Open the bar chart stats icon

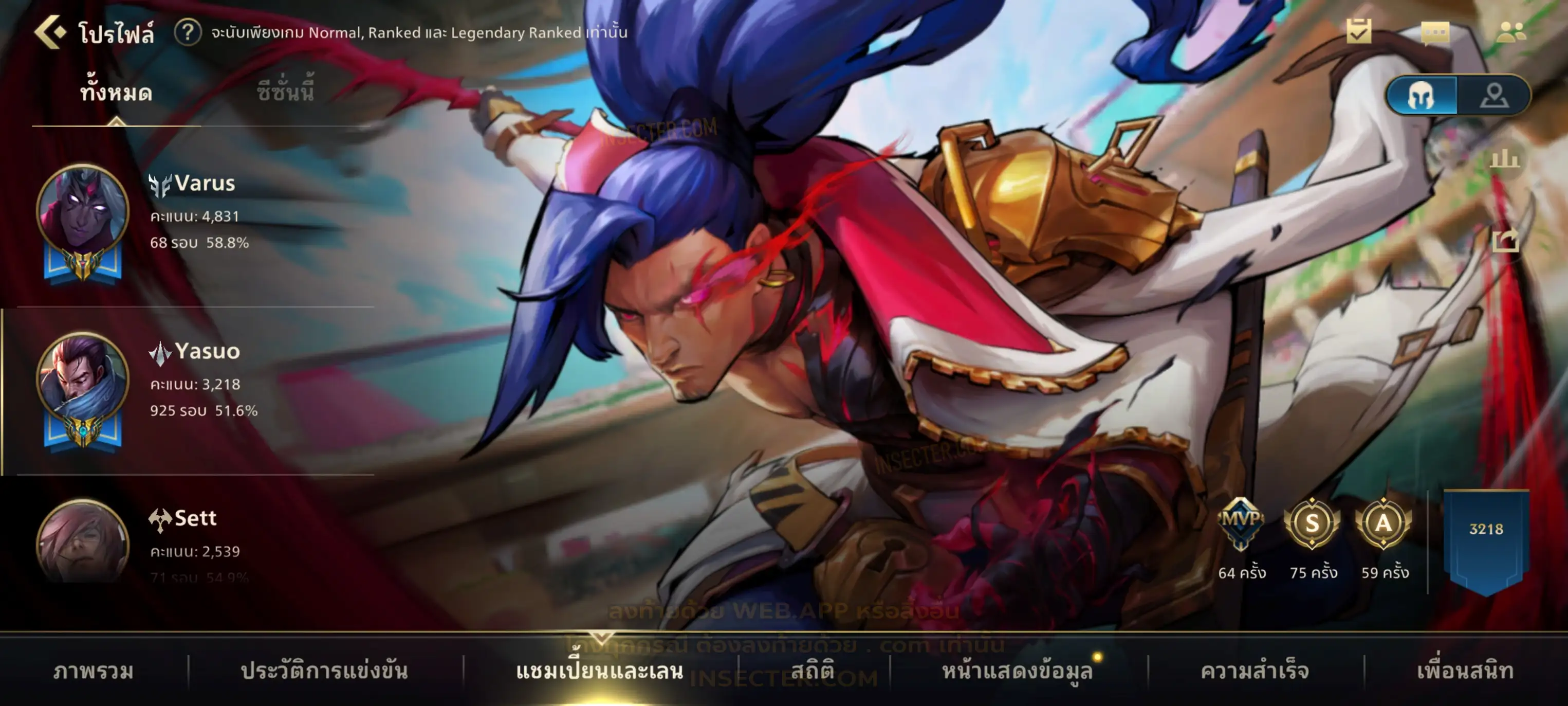[x=1505, y=159]
